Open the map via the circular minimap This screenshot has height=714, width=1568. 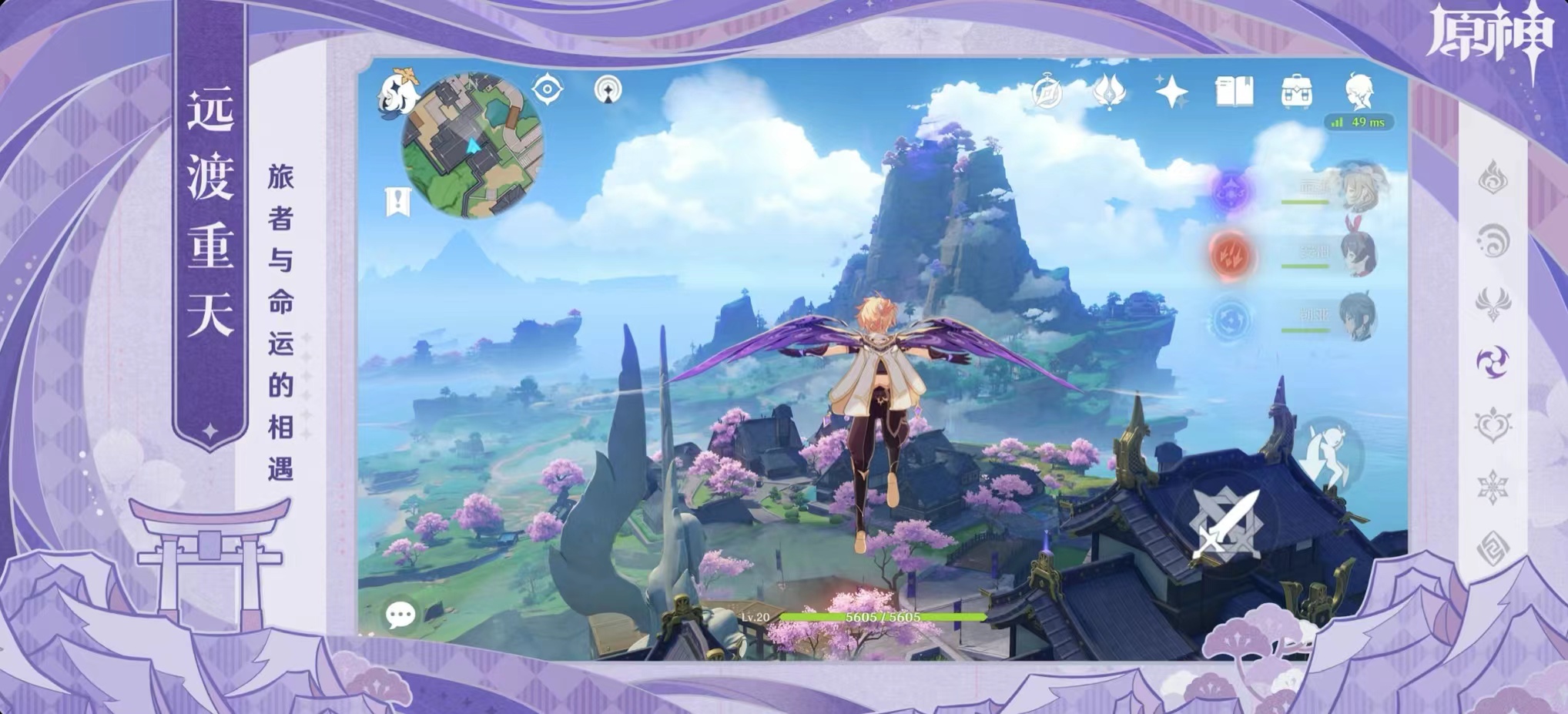click(472, 146)
